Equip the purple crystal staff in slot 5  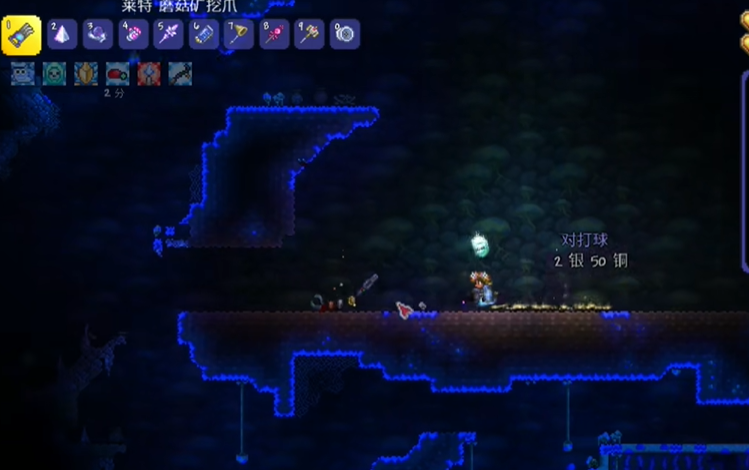(168, 35)
